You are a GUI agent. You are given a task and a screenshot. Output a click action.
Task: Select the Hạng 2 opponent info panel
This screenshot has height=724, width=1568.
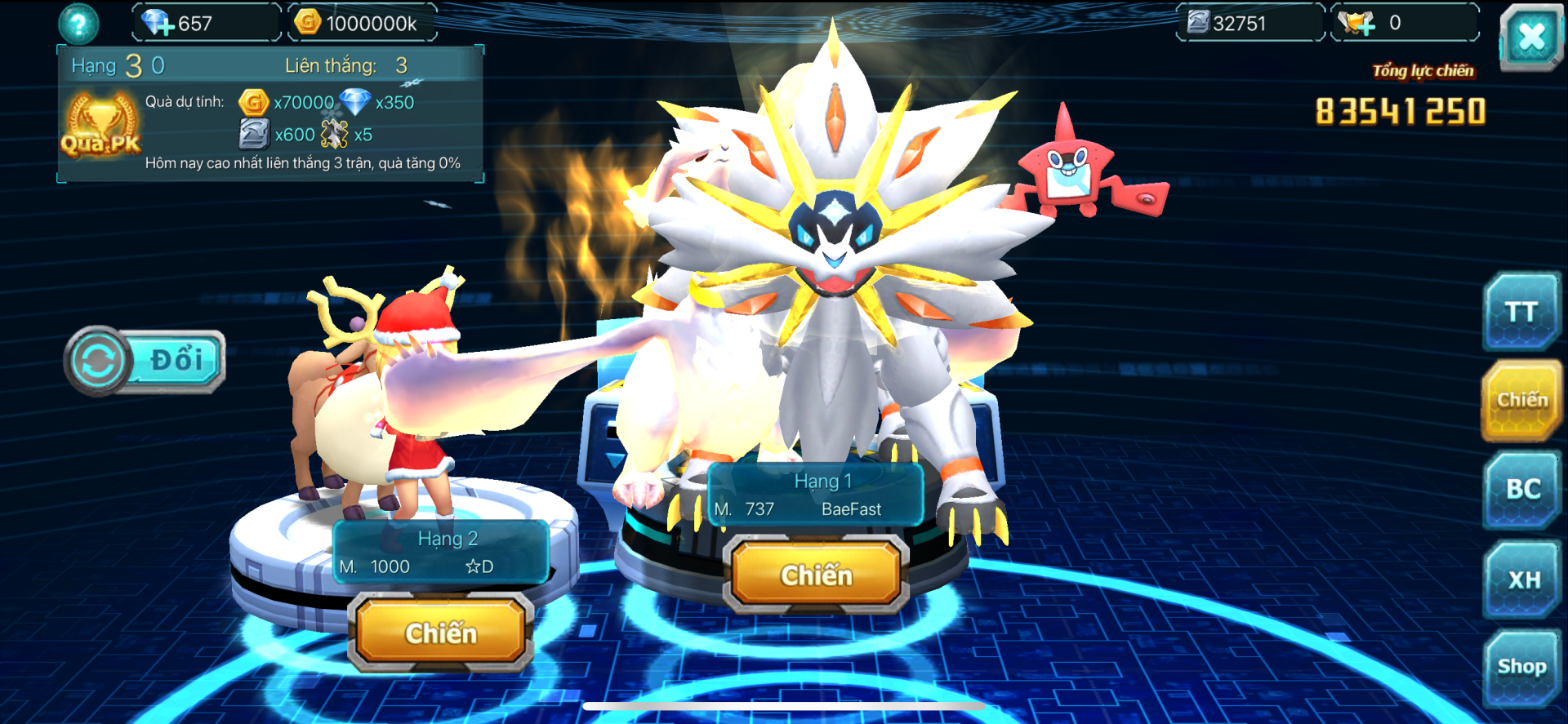point(441,553)
